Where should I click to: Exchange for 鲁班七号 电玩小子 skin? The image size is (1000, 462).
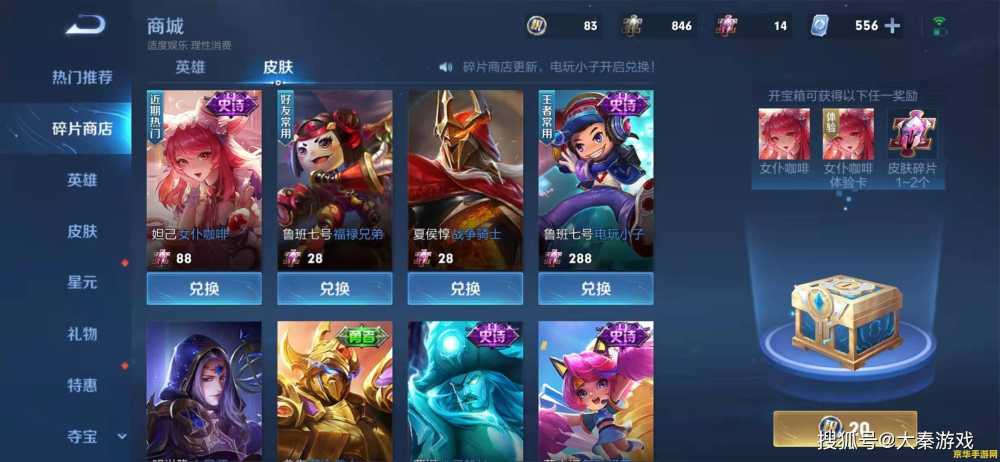pyautogui.click(x=595, y=288)
